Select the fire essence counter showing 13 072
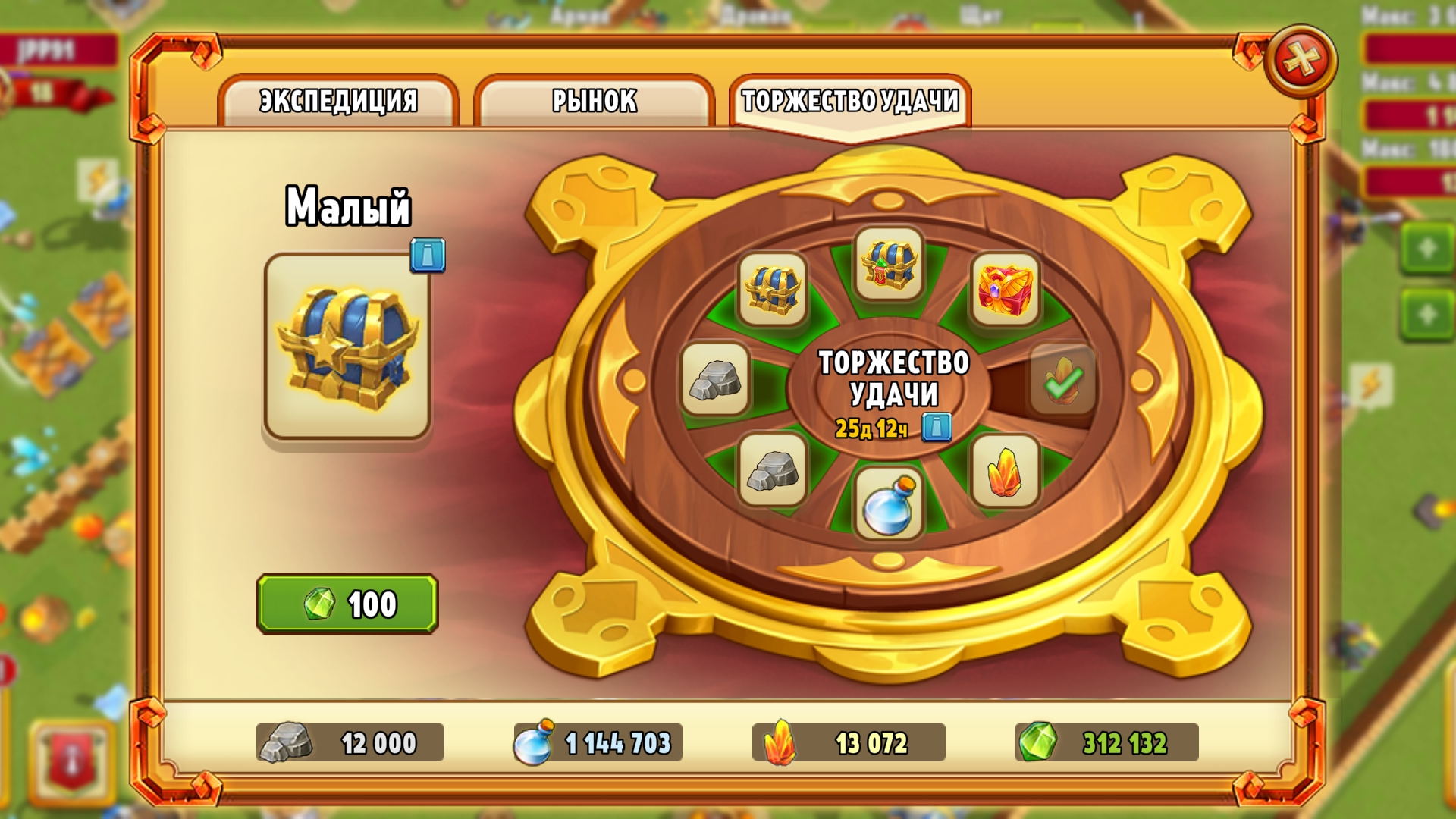This screenshot has width=1456, height=819. pos(849,744)
